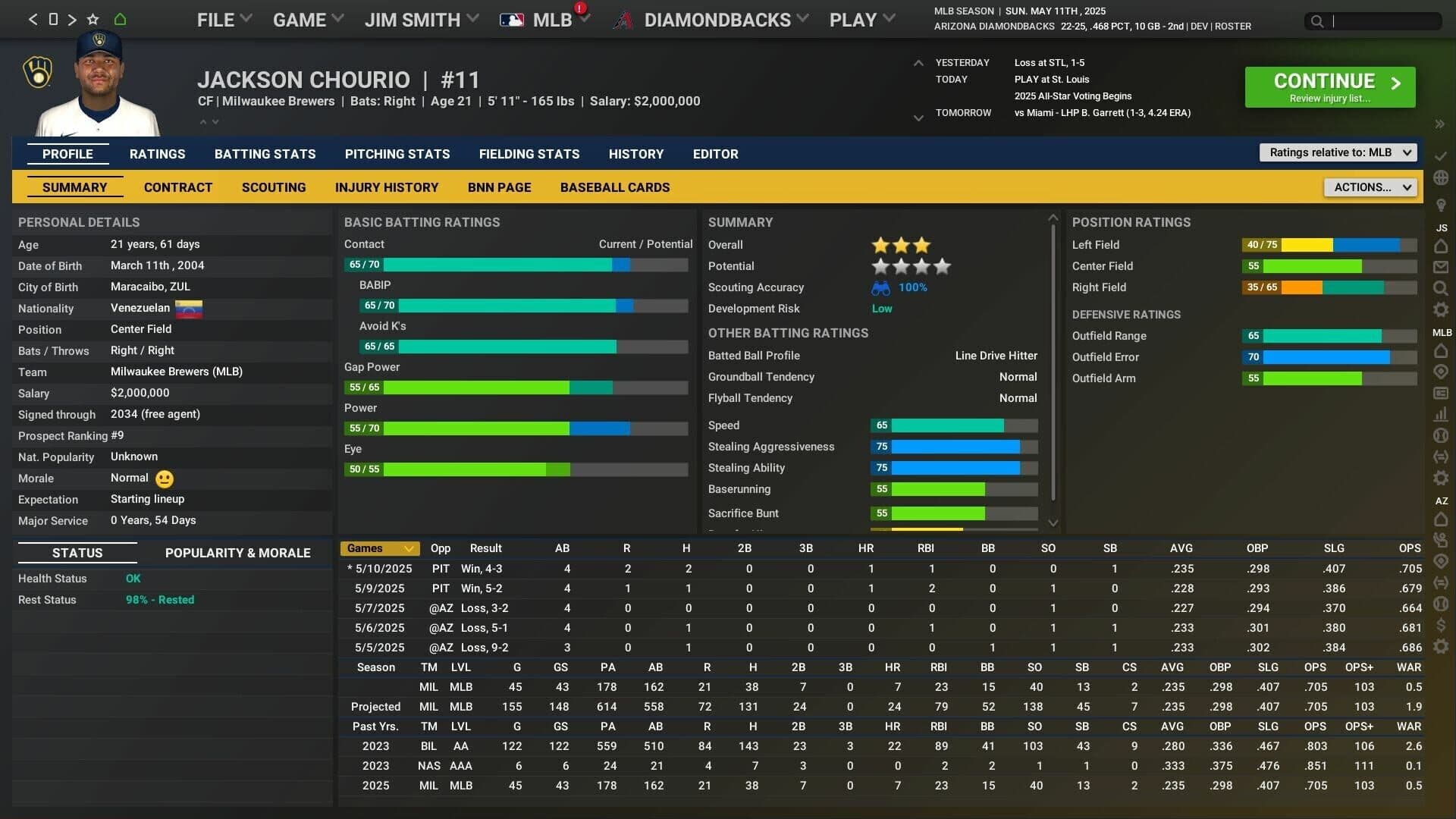The image size is (1456, 819).
Task: Open the MLB gear settings icon in sidebar
Action: point(1442,478)
